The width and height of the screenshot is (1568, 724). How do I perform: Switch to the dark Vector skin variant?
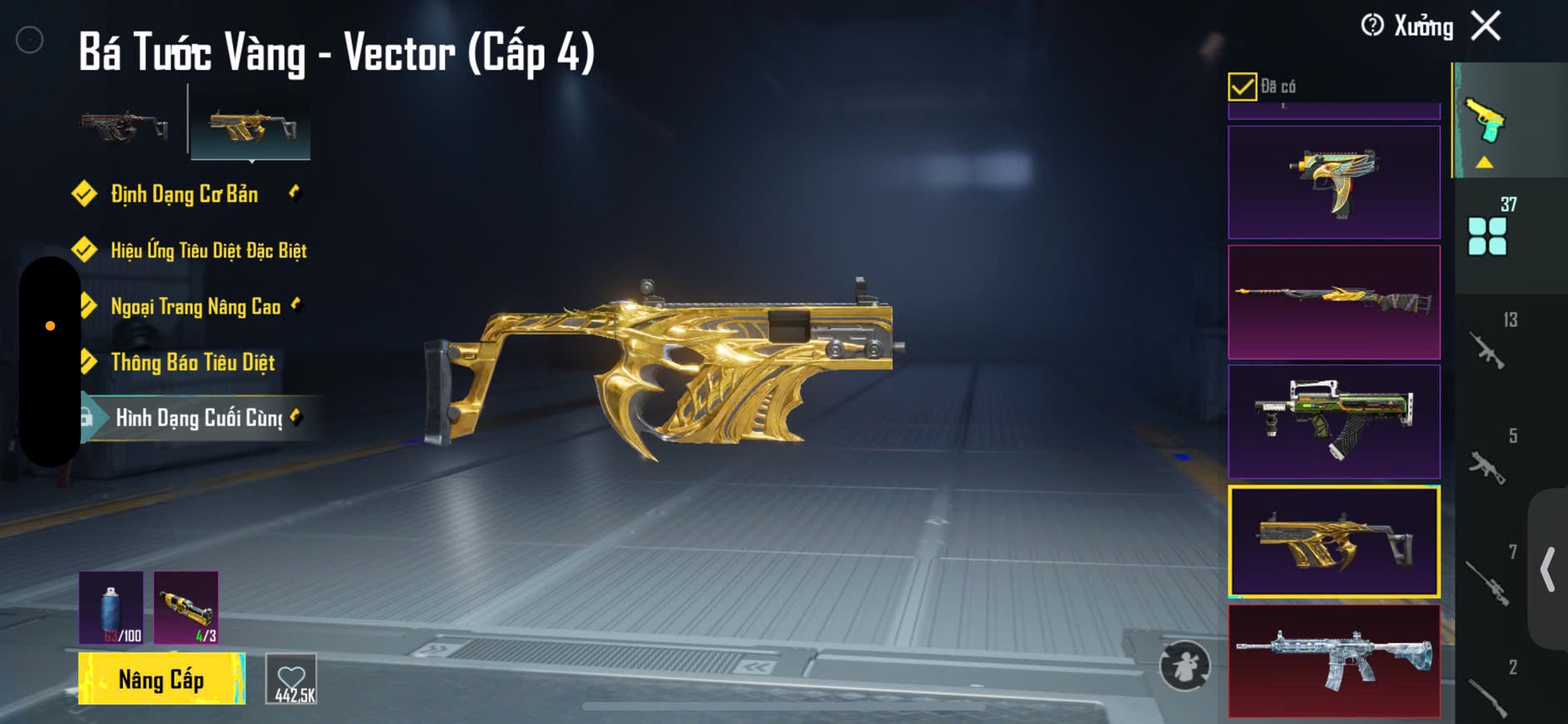click(125, 126)
